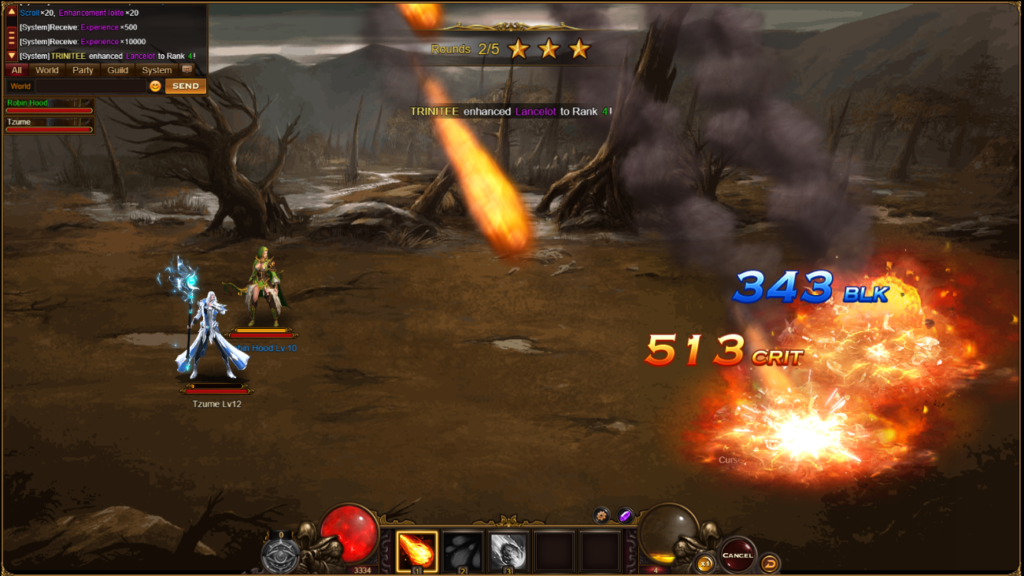Send the chat message

[185, 86]
